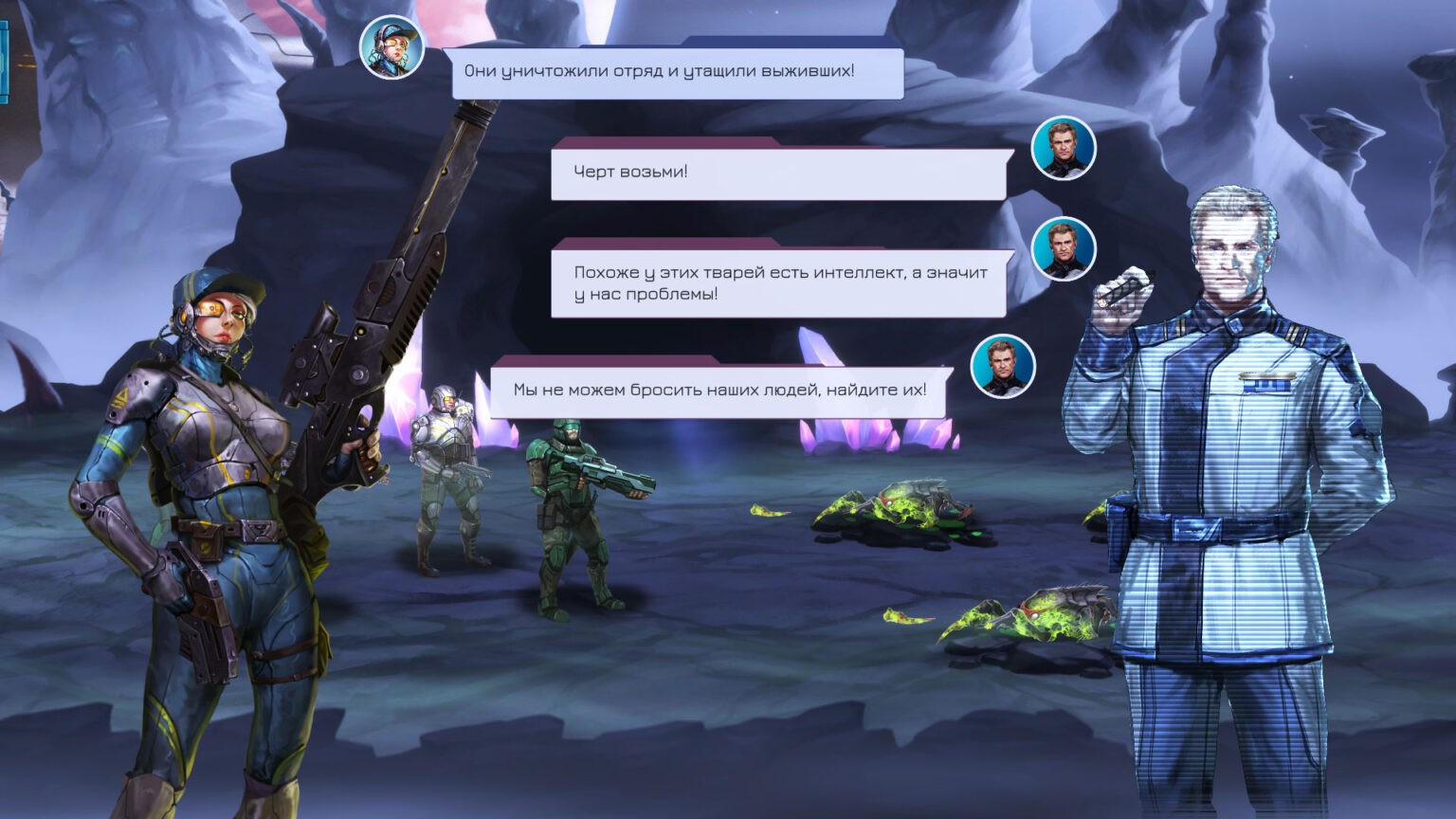Click the message about creatures having intellect
The width and height of the screenshot is (1456, 819).
click(779, 282)
